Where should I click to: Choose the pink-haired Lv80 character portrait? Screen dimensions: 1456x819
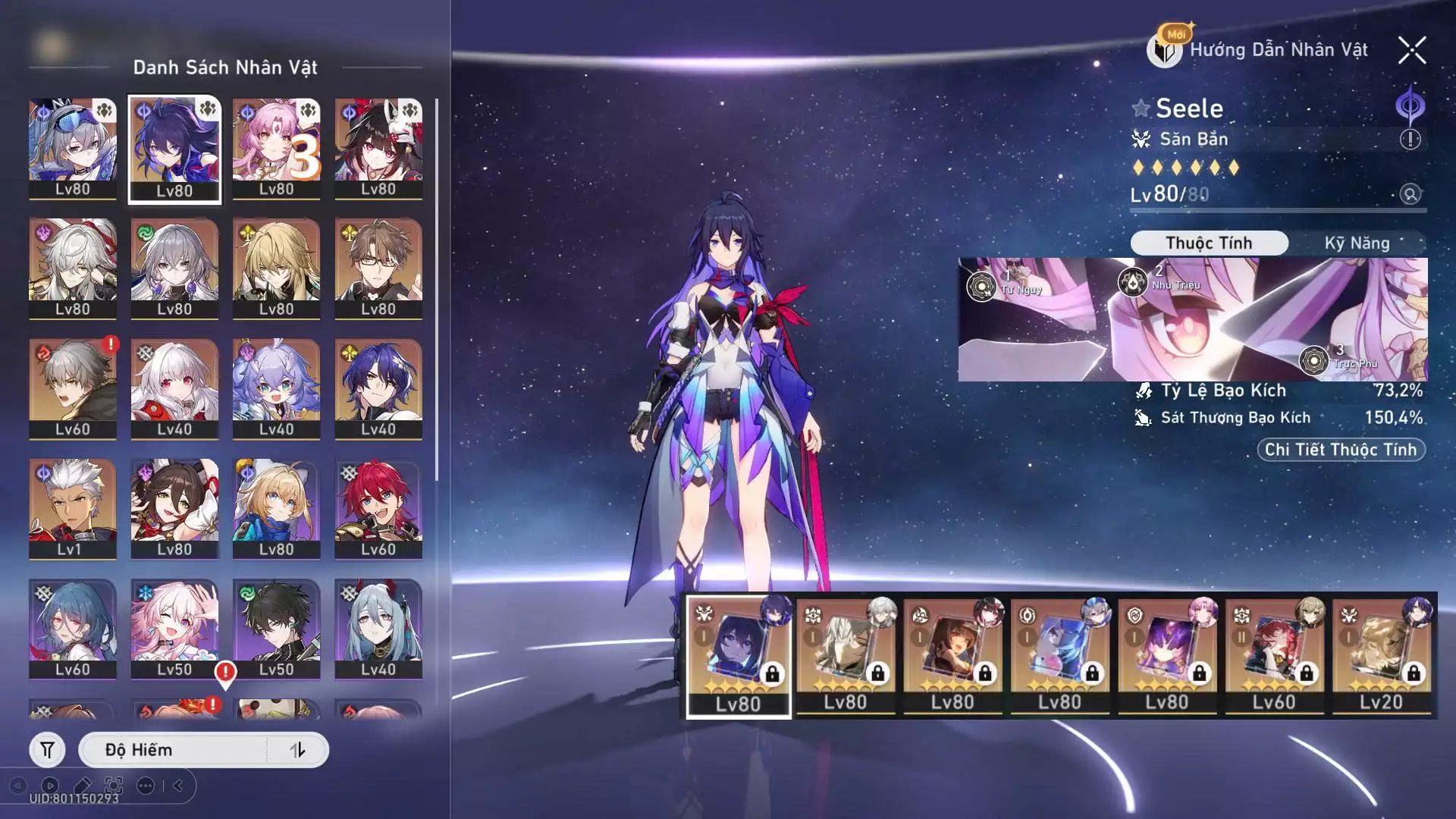(276, 149)
